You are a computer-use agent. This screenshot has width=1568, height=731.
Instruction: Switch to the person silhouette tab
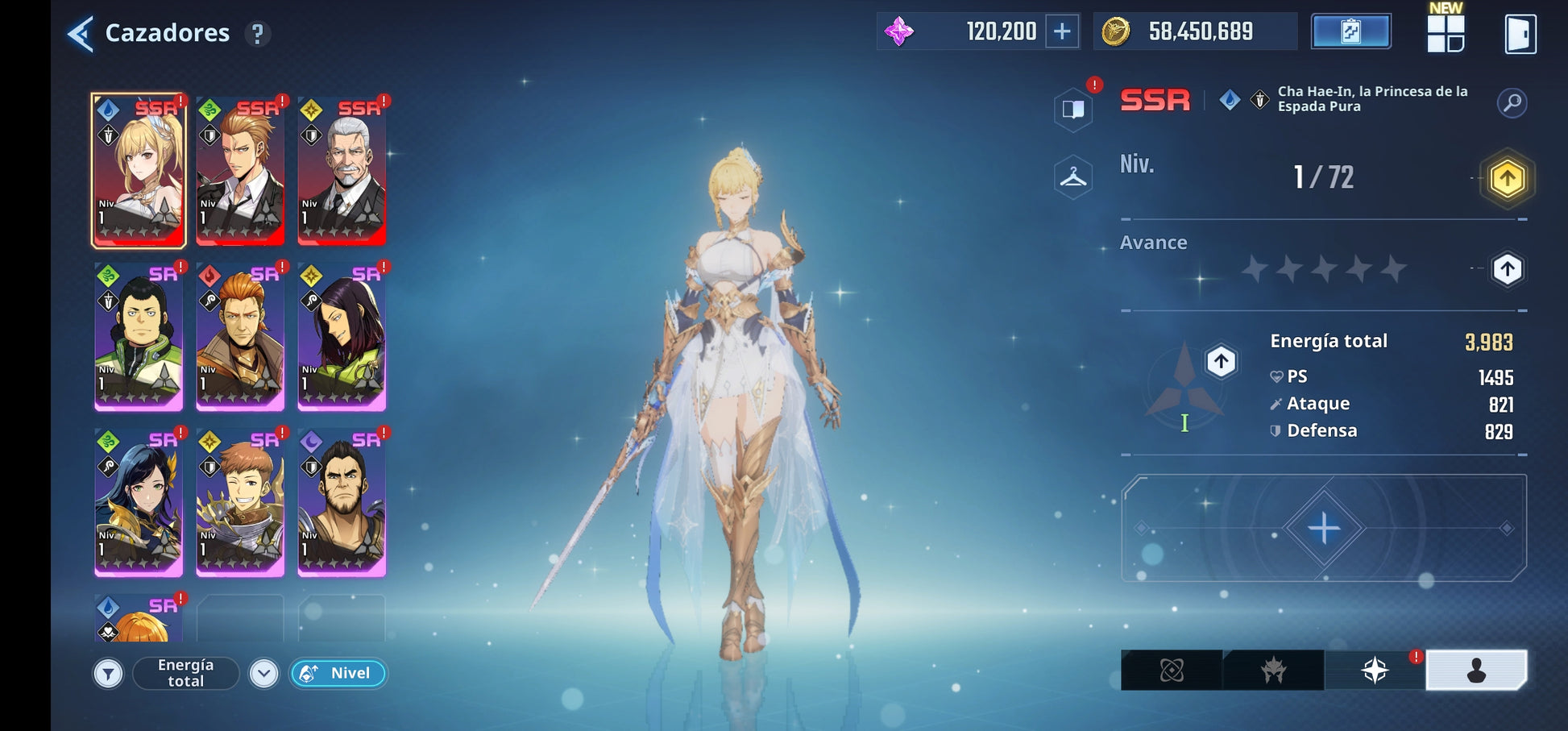point(1475,670)
